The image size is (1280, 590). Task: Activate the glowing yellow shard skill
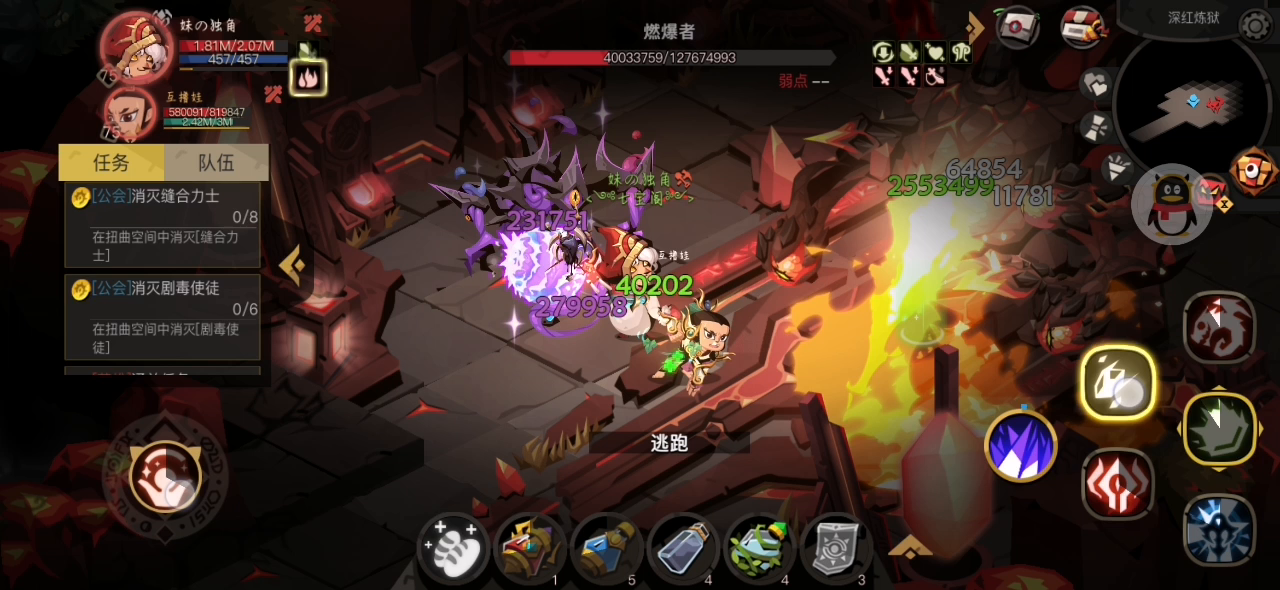point(1118,383)
